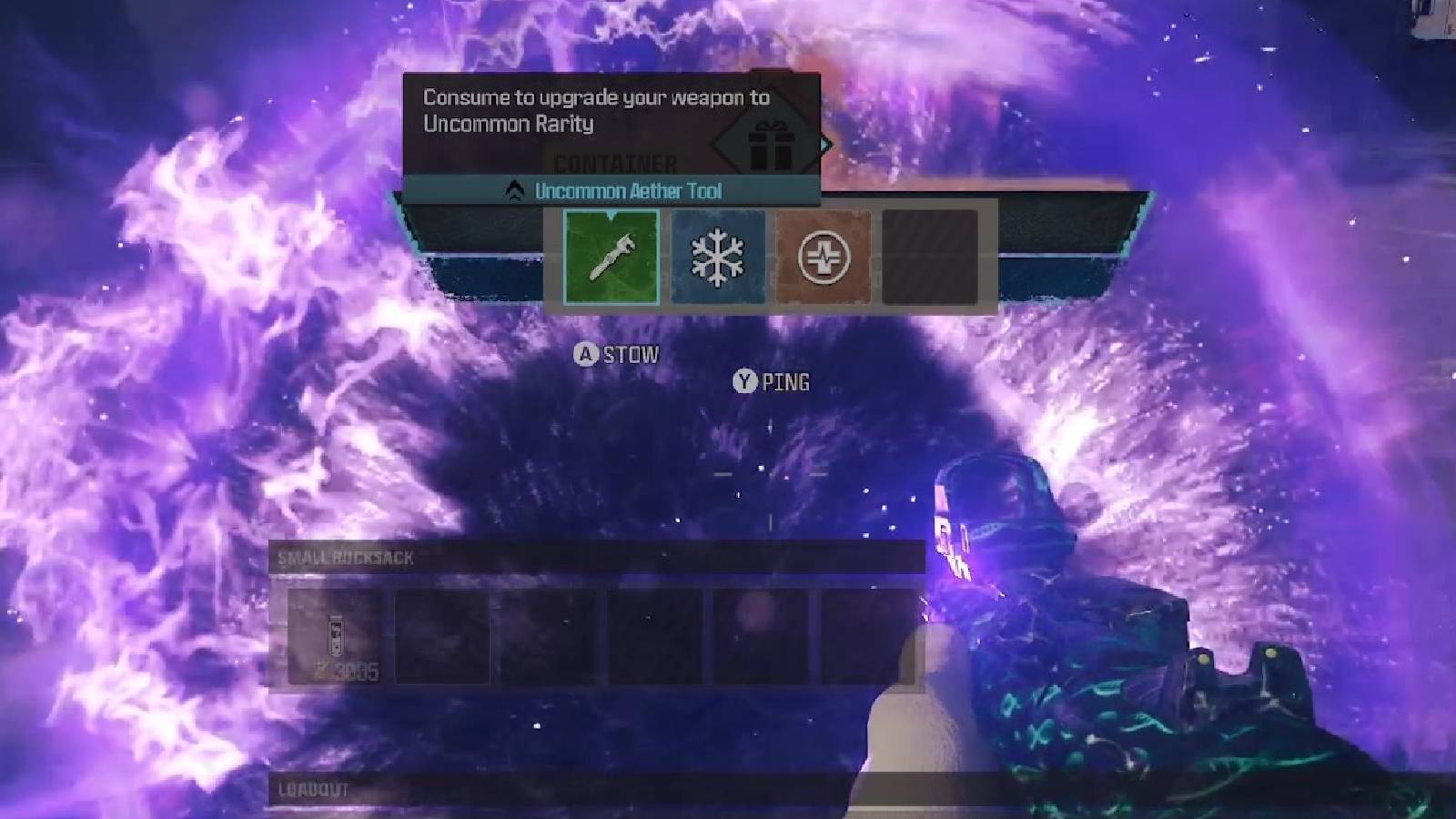The height and width of the screenshot is (819, 1456).
Task: Click the gift icon on the Container marker
Action: [x=770, y=146]
